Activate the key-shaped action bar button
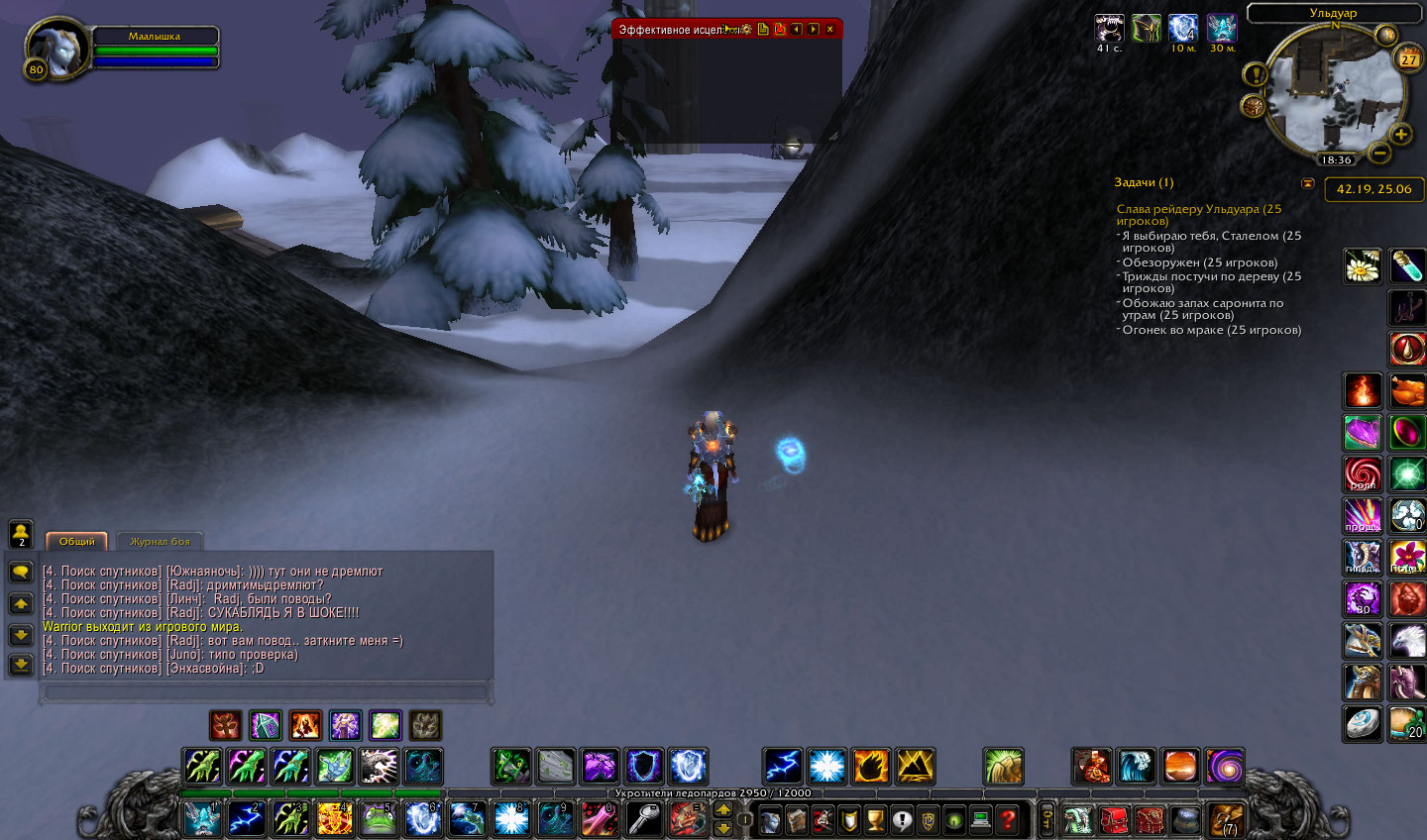The width and height of the screenshot is (1427, 840). pos(644,820)
